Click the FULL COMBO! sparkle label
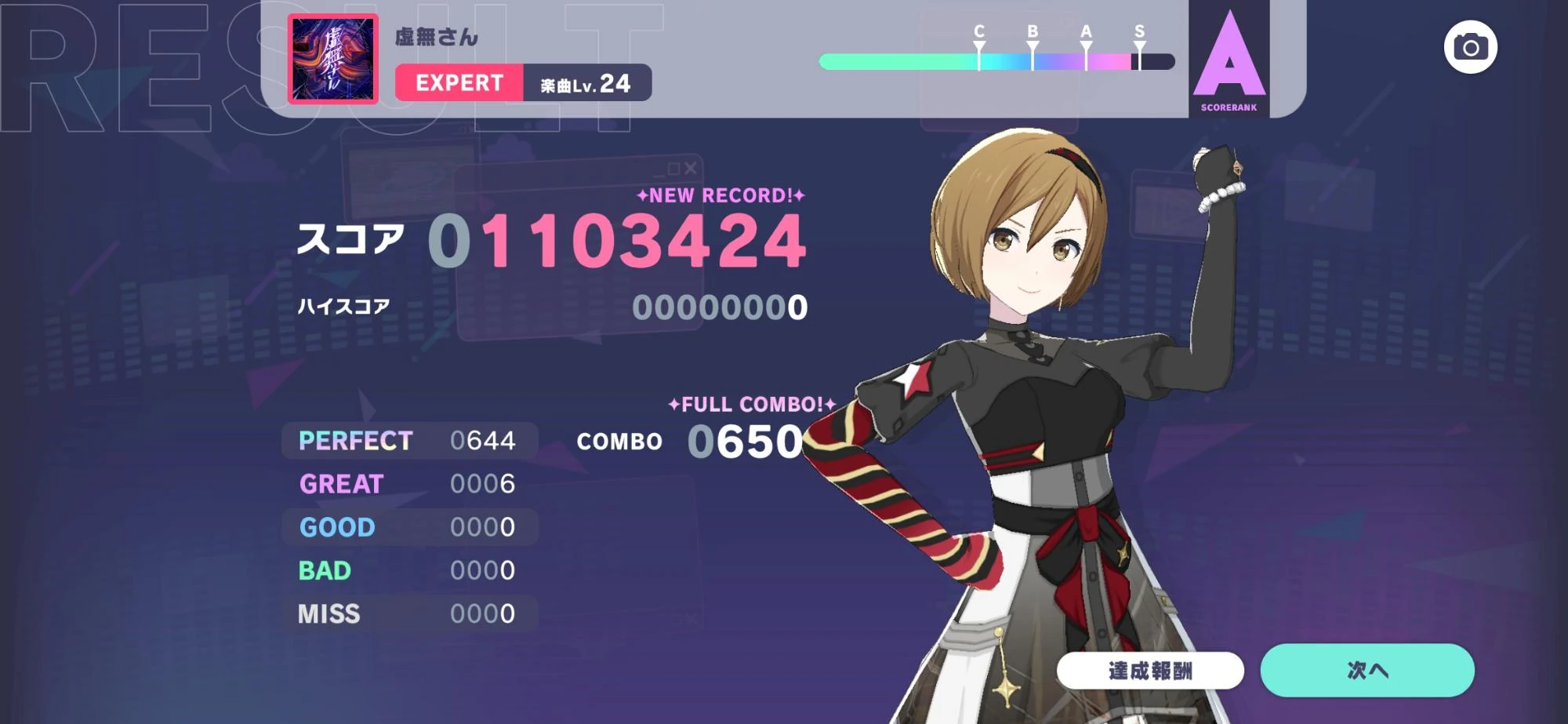Screen dimensions: 1568x724 (748, 406)
